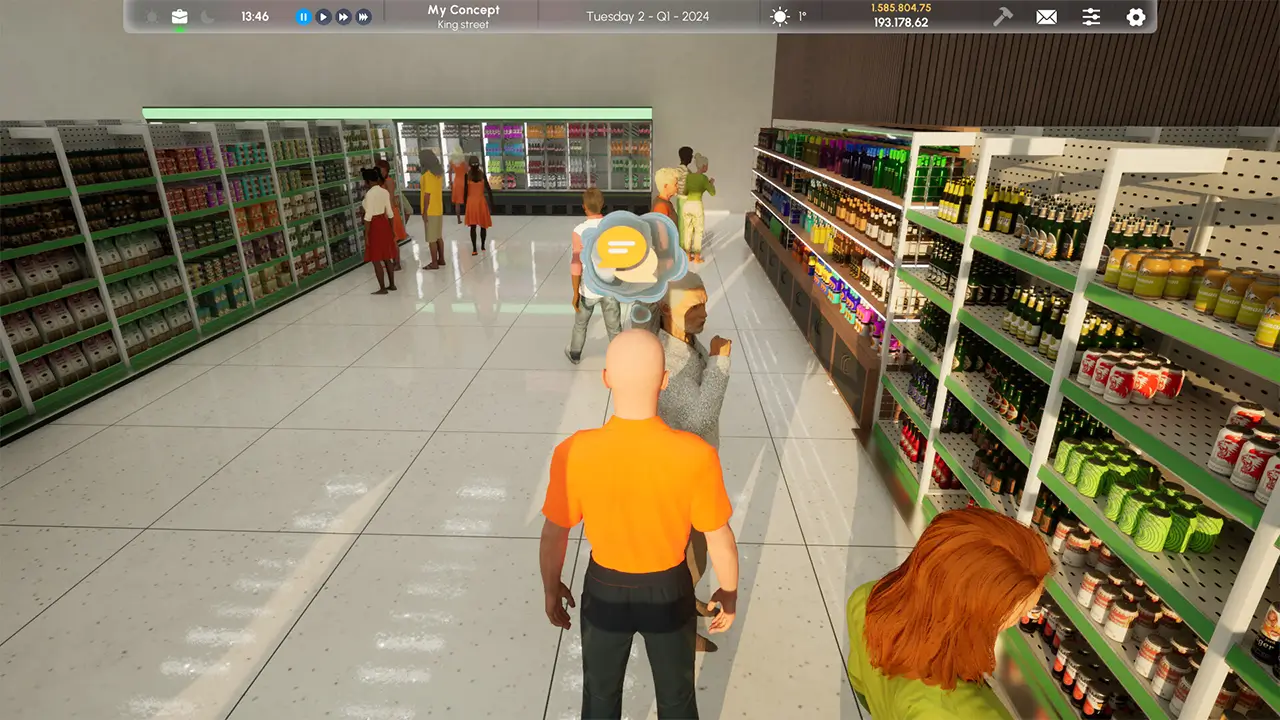Click the customer's speech bubble
The height and width of the screenshot is (720, 1280).
[x=621, y=245]
